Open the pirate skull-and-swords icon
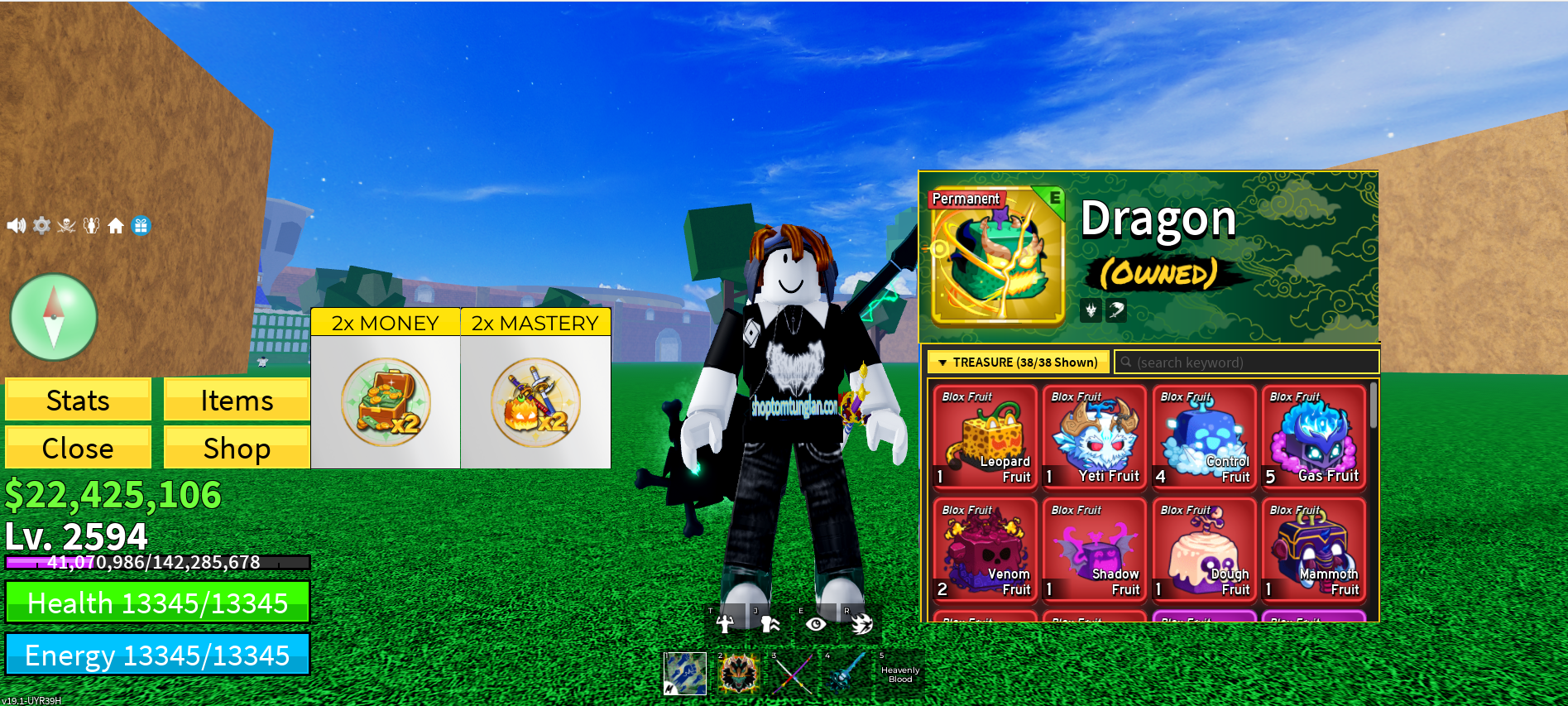 coord(66,225)
